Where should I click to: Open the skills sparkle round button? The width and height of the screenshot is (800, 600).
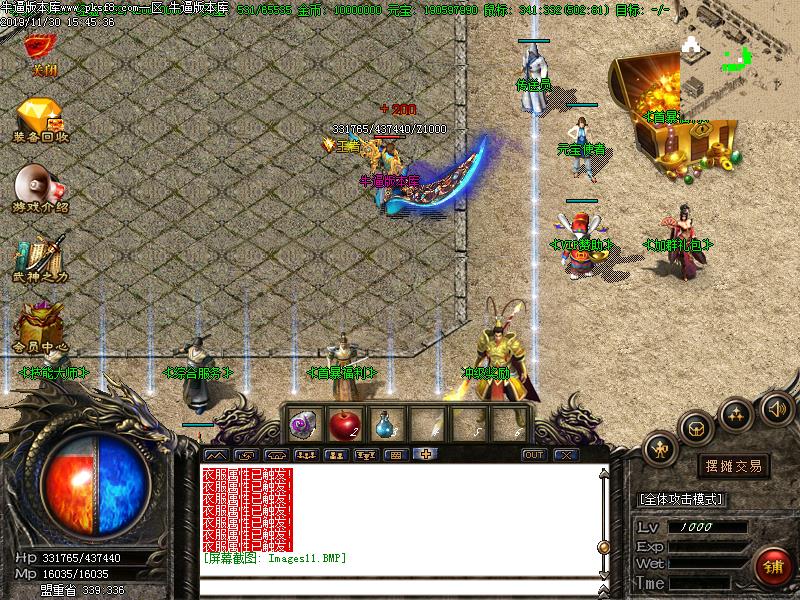[736, 412]
